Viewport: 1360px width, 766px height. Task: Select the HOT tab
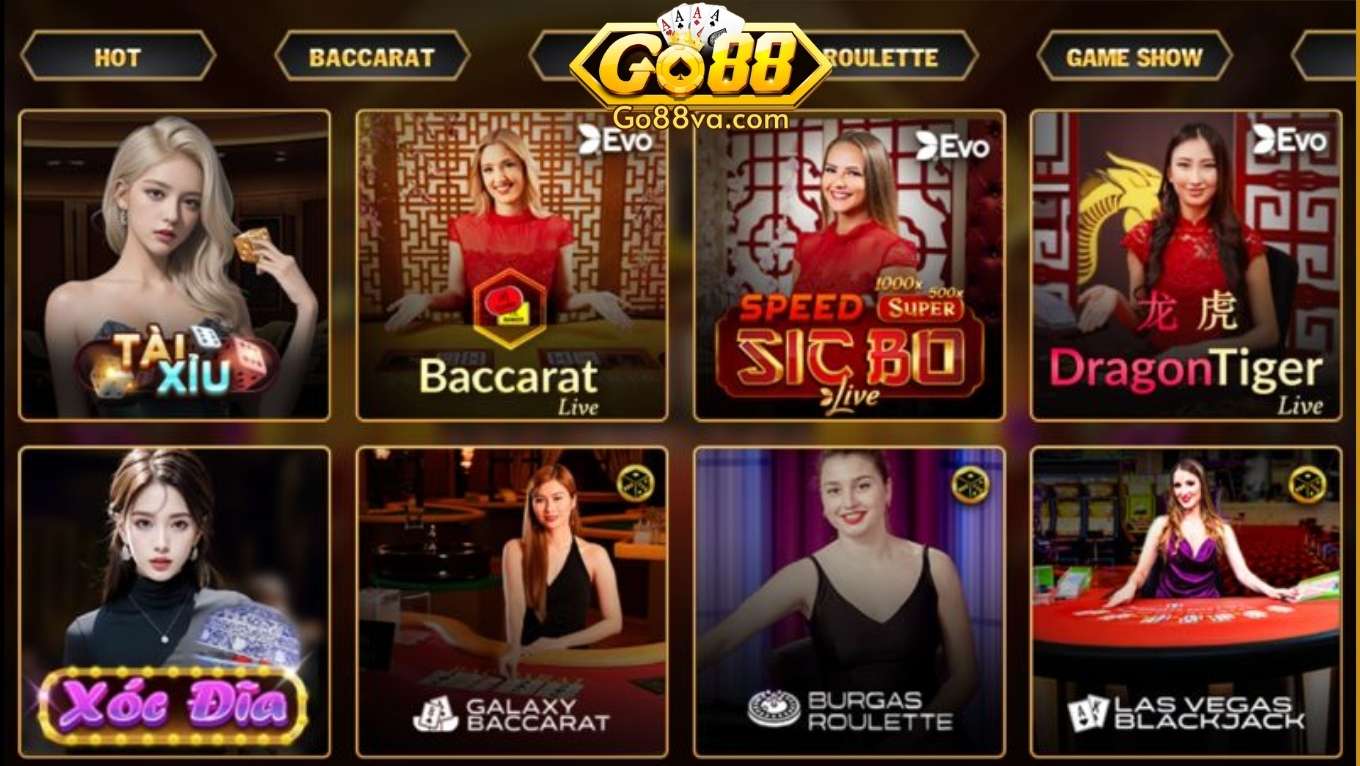coord(118,57)
